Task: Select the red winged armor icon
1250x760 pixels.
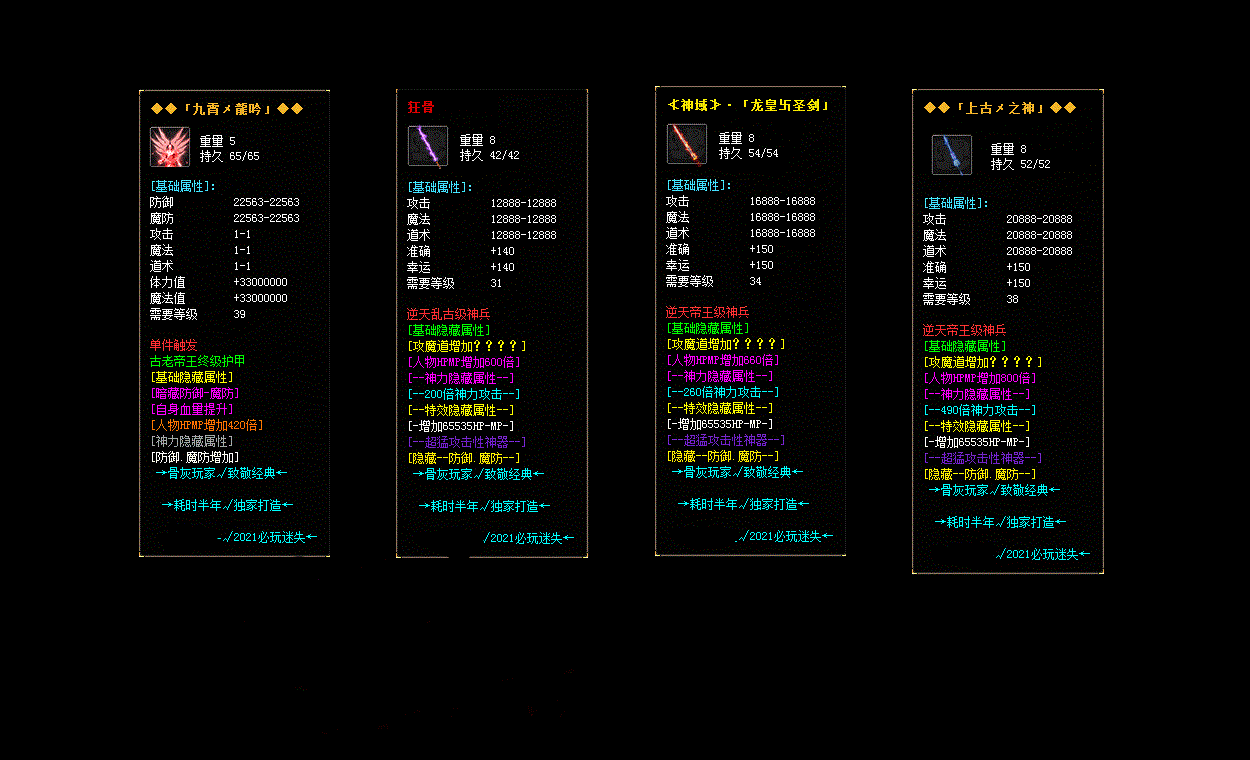Action: pyautogui.click(x=170, y=147)
